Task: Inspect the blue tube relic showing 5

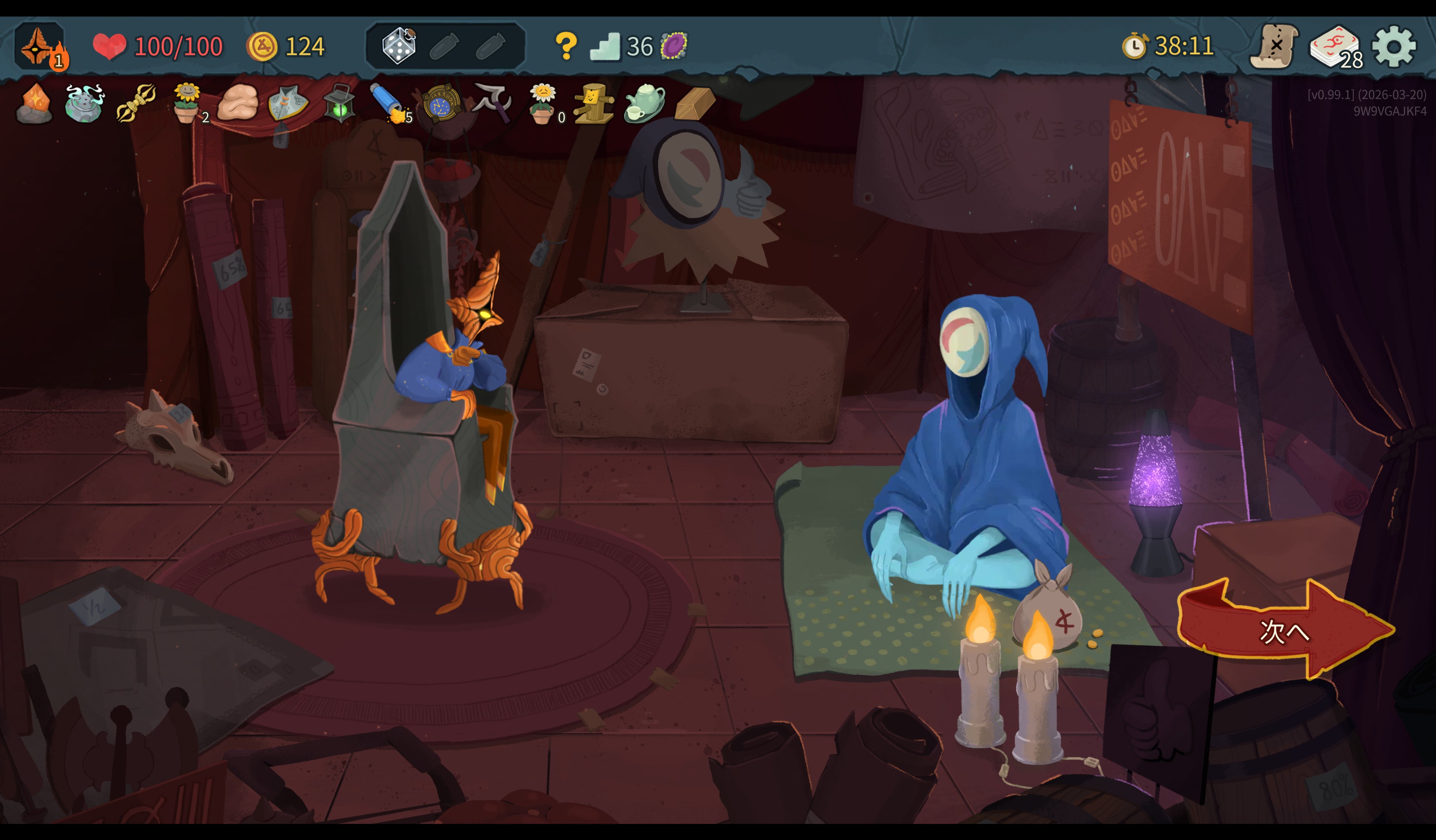Action: (x=389, y=103)
